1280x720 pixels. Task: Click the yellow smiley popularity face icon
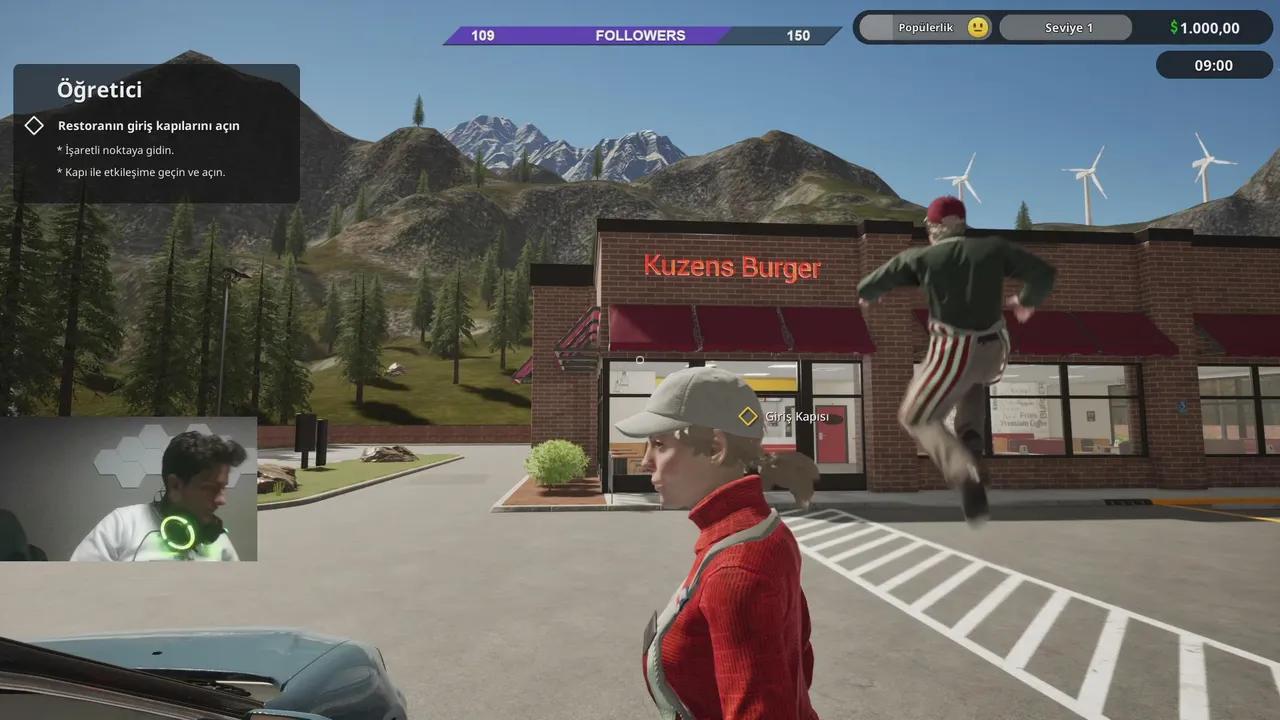[x=977, y=27]
